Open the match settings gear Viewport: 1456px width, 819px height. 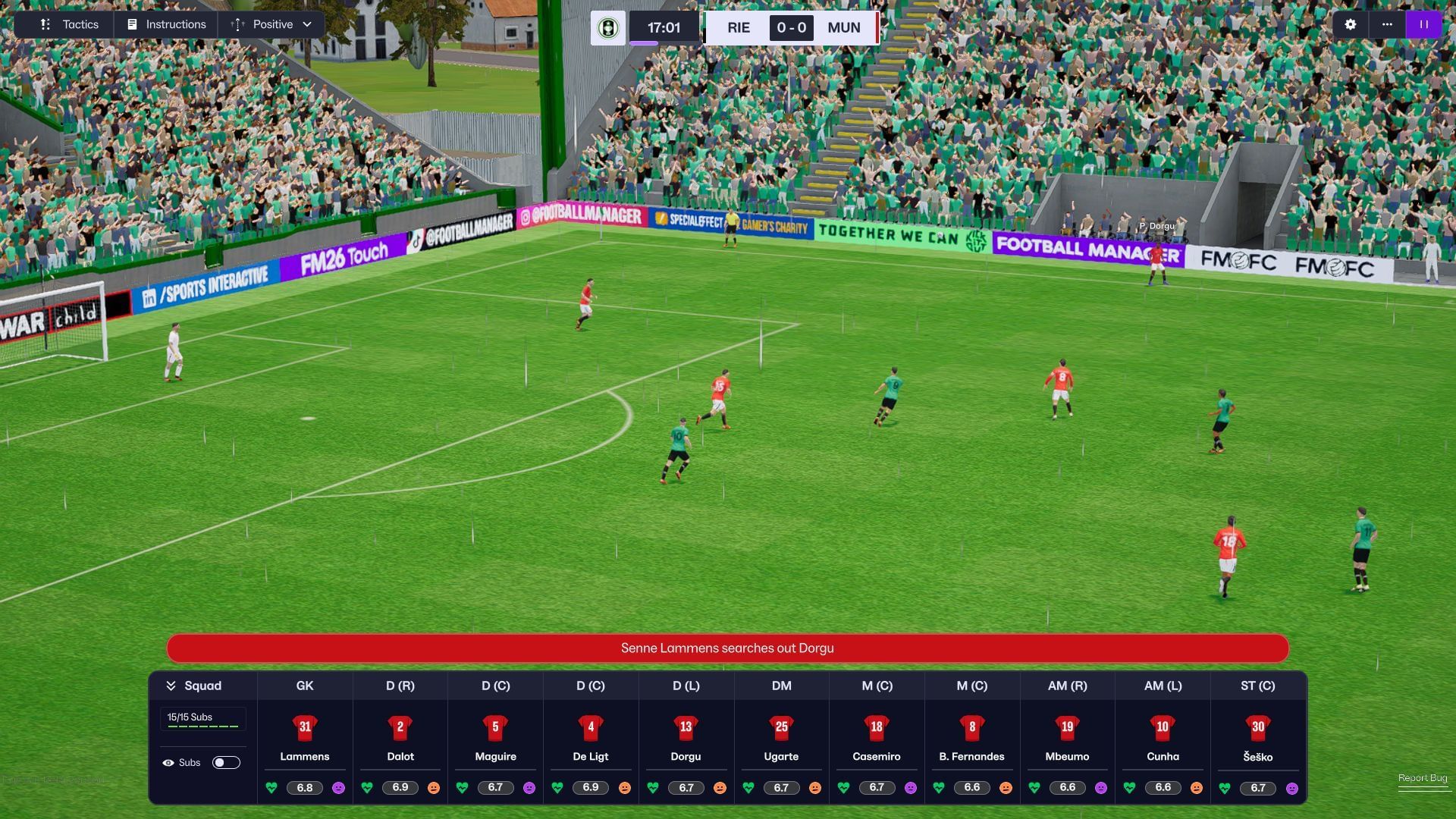(1349, 24)
